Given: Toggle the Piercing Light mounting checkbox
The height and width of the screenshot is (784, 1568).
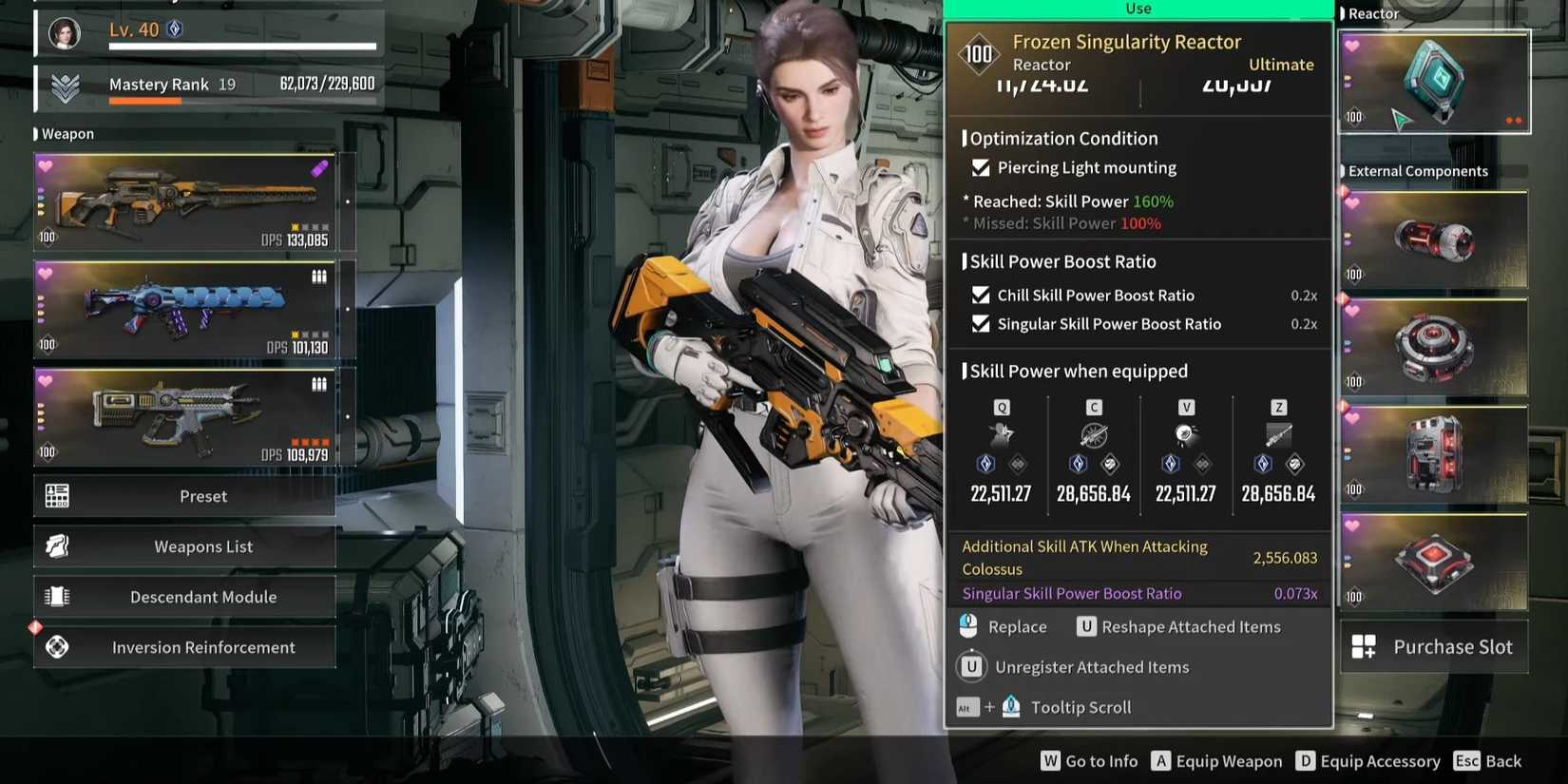Looking at the screenshot, I should pos(982,167).
